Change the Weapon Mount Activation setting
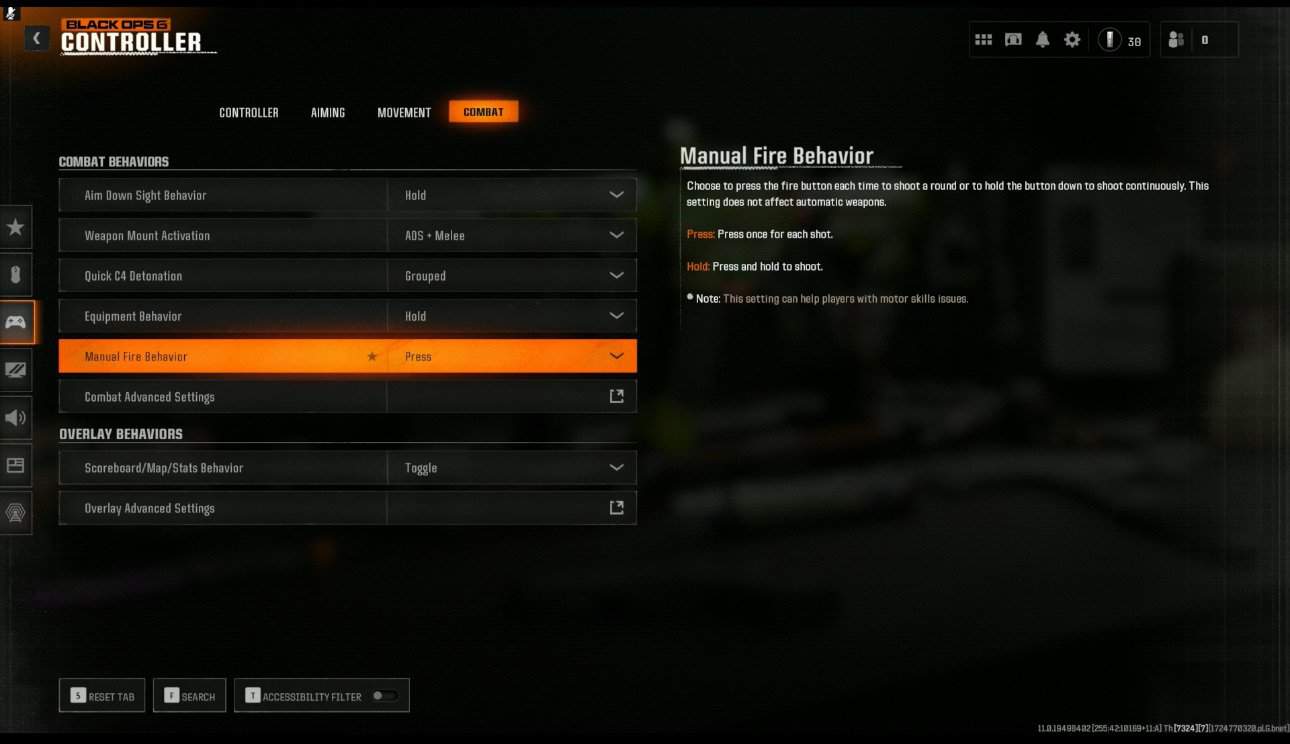The height and width of the screenshot is (744, 1290). pos(511,235)
